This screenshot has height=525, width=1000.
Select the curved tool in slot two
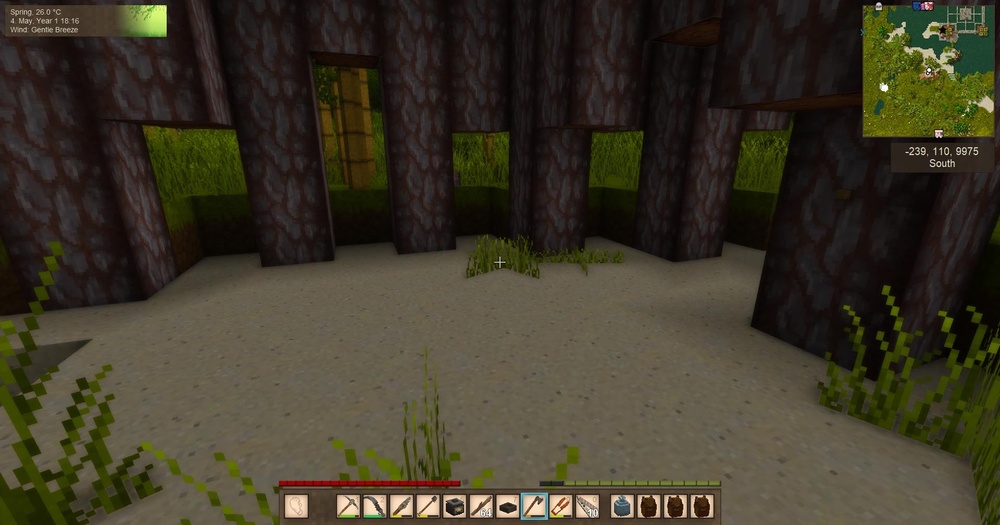[374, 506]
